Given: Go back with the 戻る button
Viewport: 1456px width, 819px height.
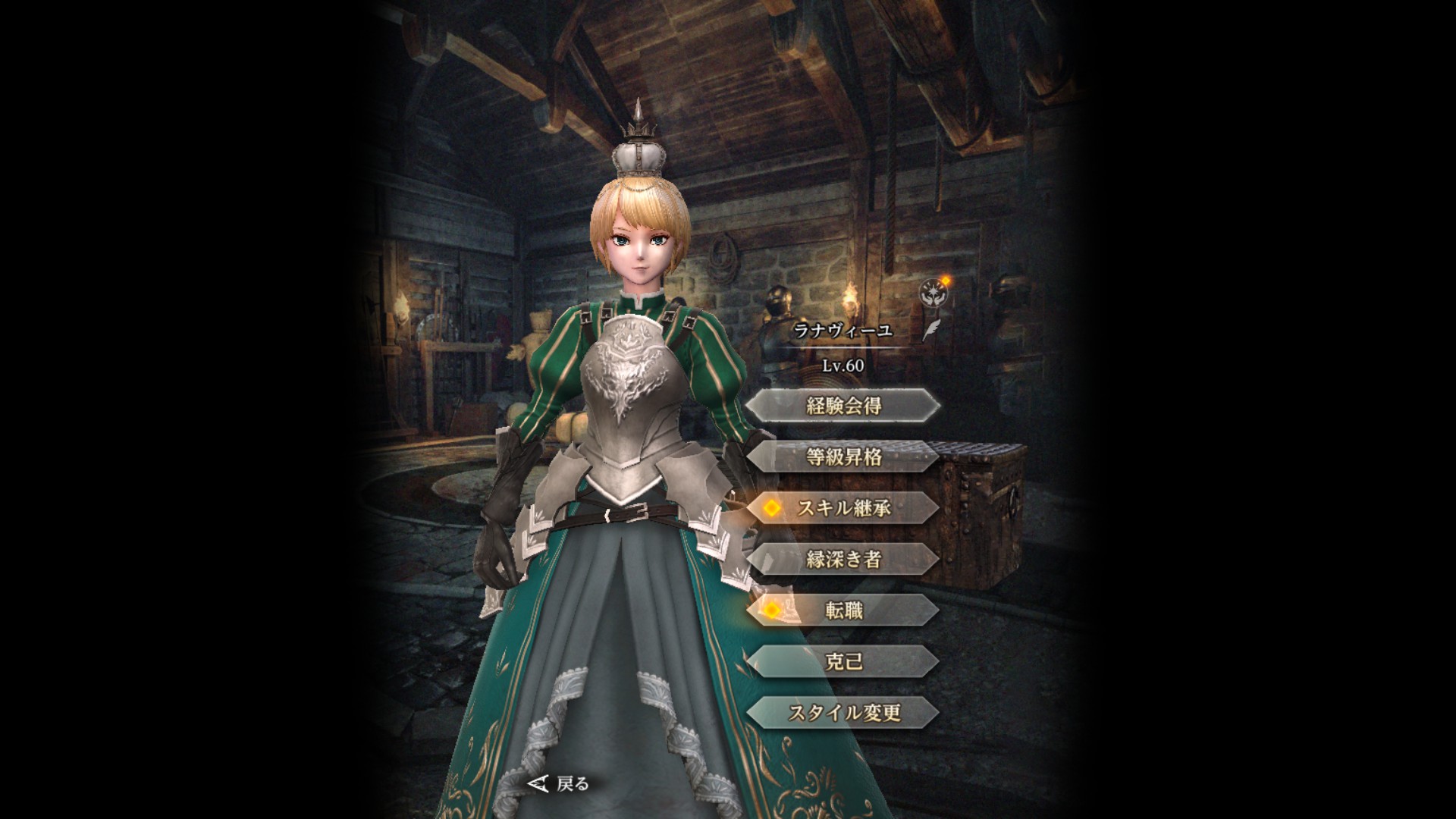Looking at the screenshot, I should (560, 783).
